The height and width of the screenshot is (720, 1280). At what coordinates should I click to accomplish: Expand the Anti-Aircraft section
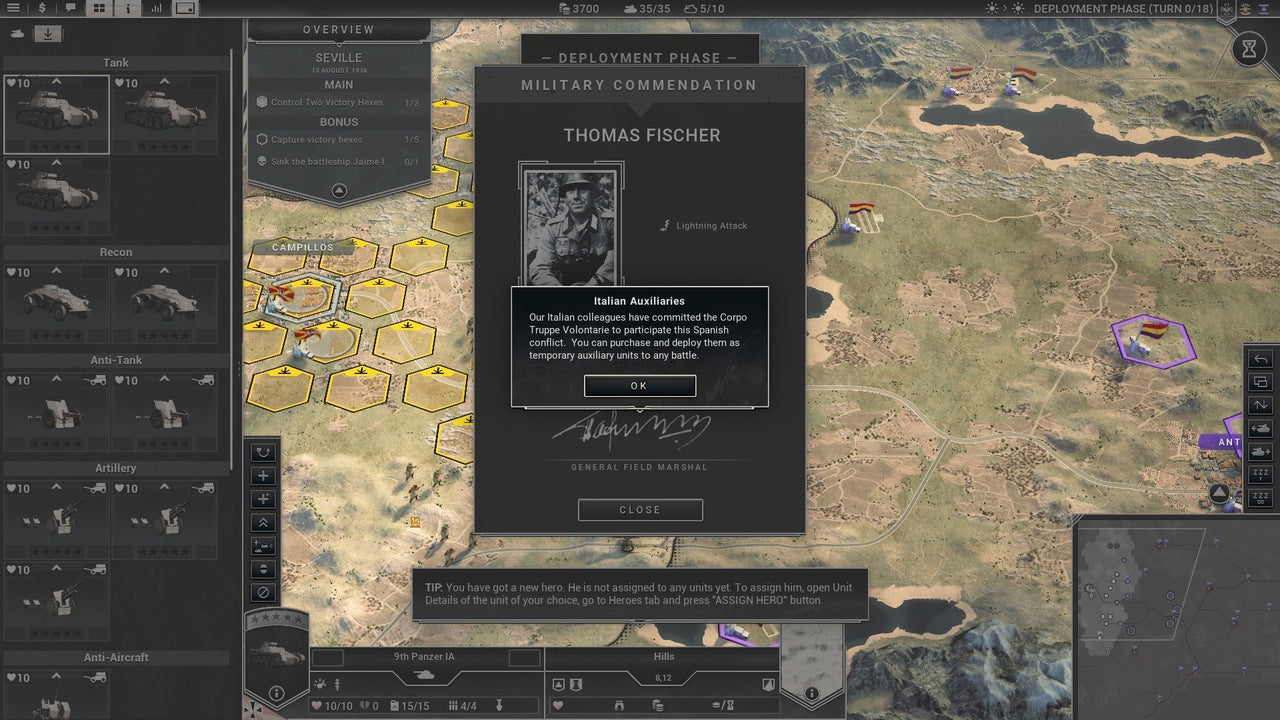click(114, 657)
